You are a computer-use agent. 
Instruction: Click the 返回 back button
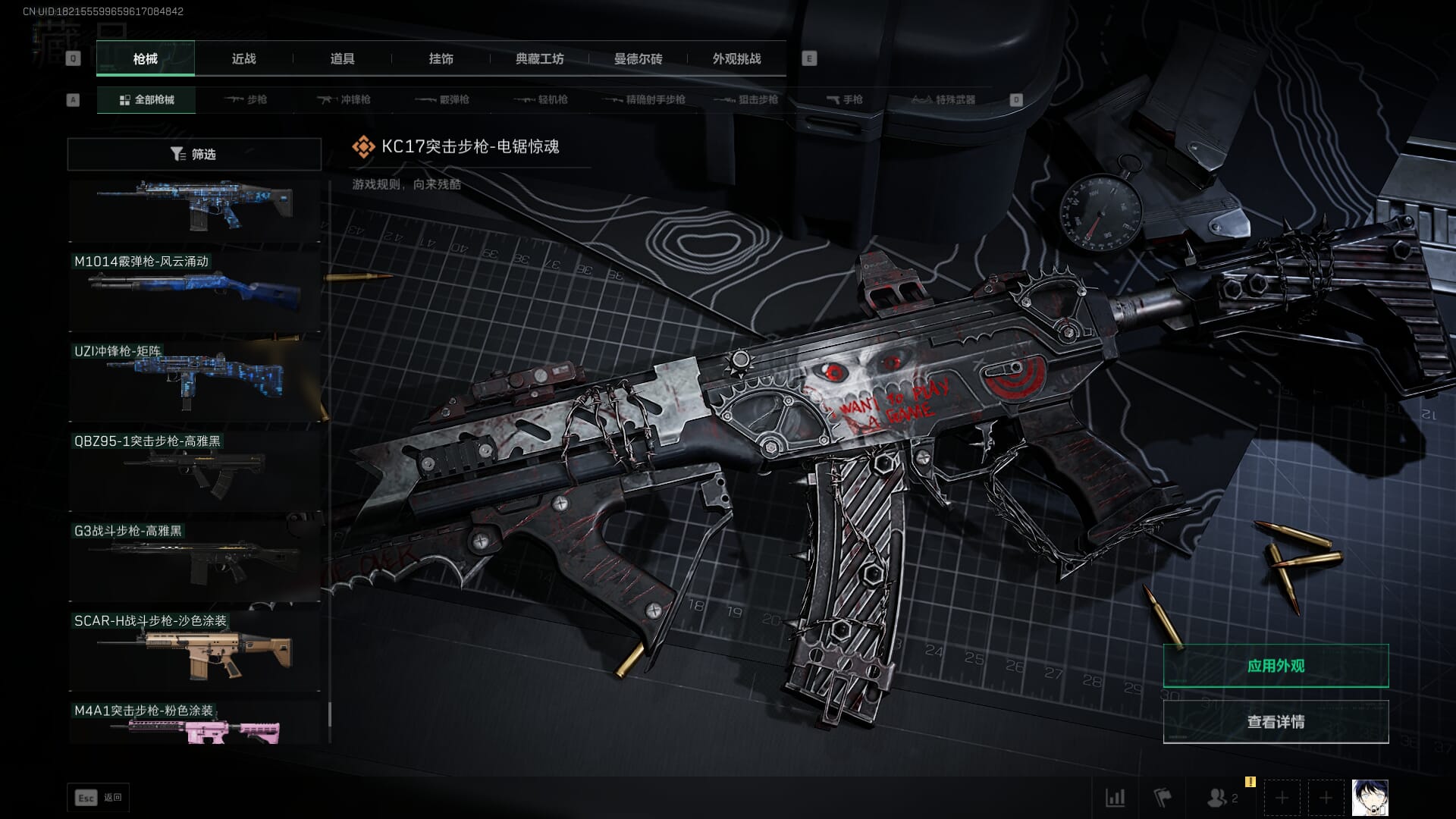point(99,798)
